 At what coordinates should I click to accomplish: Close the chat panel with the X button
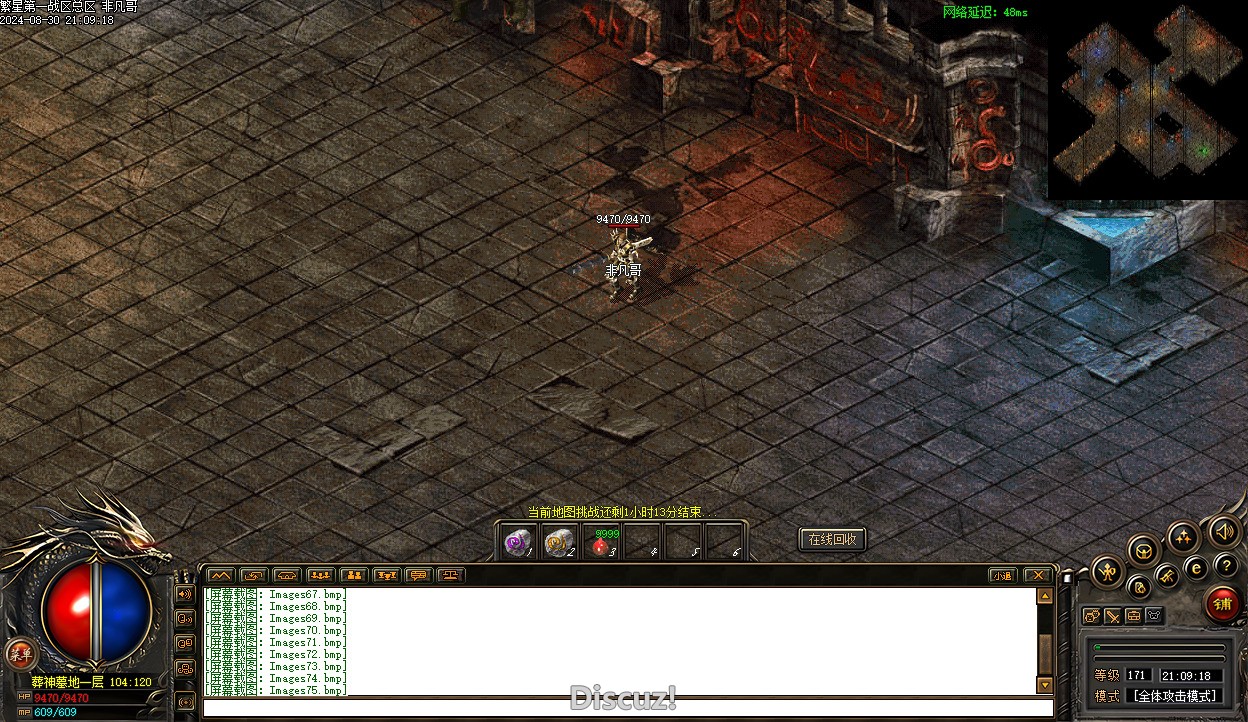1037,575
